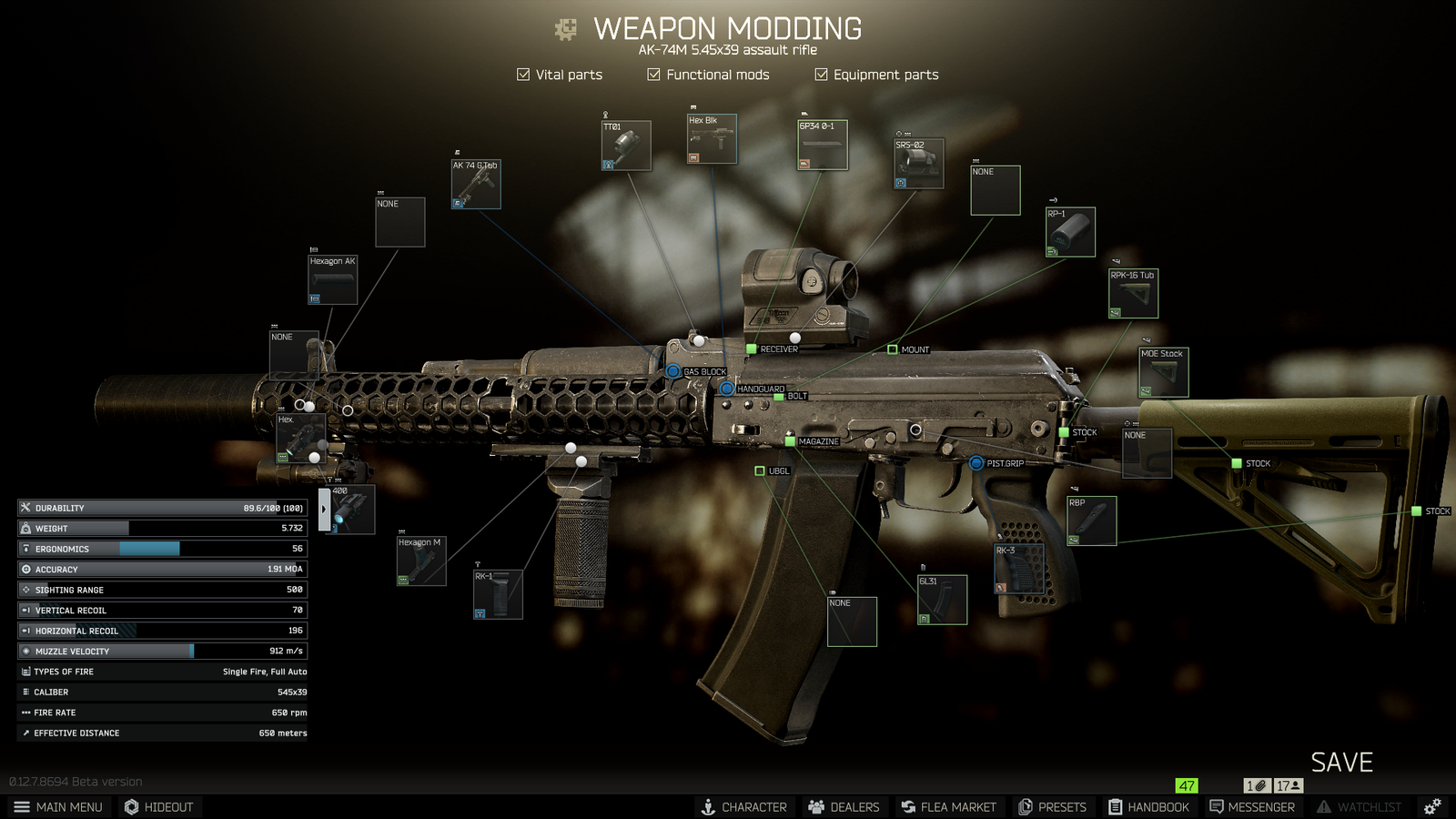Open settings with the gear icon
The image size is (1456, 819).
1431,806
